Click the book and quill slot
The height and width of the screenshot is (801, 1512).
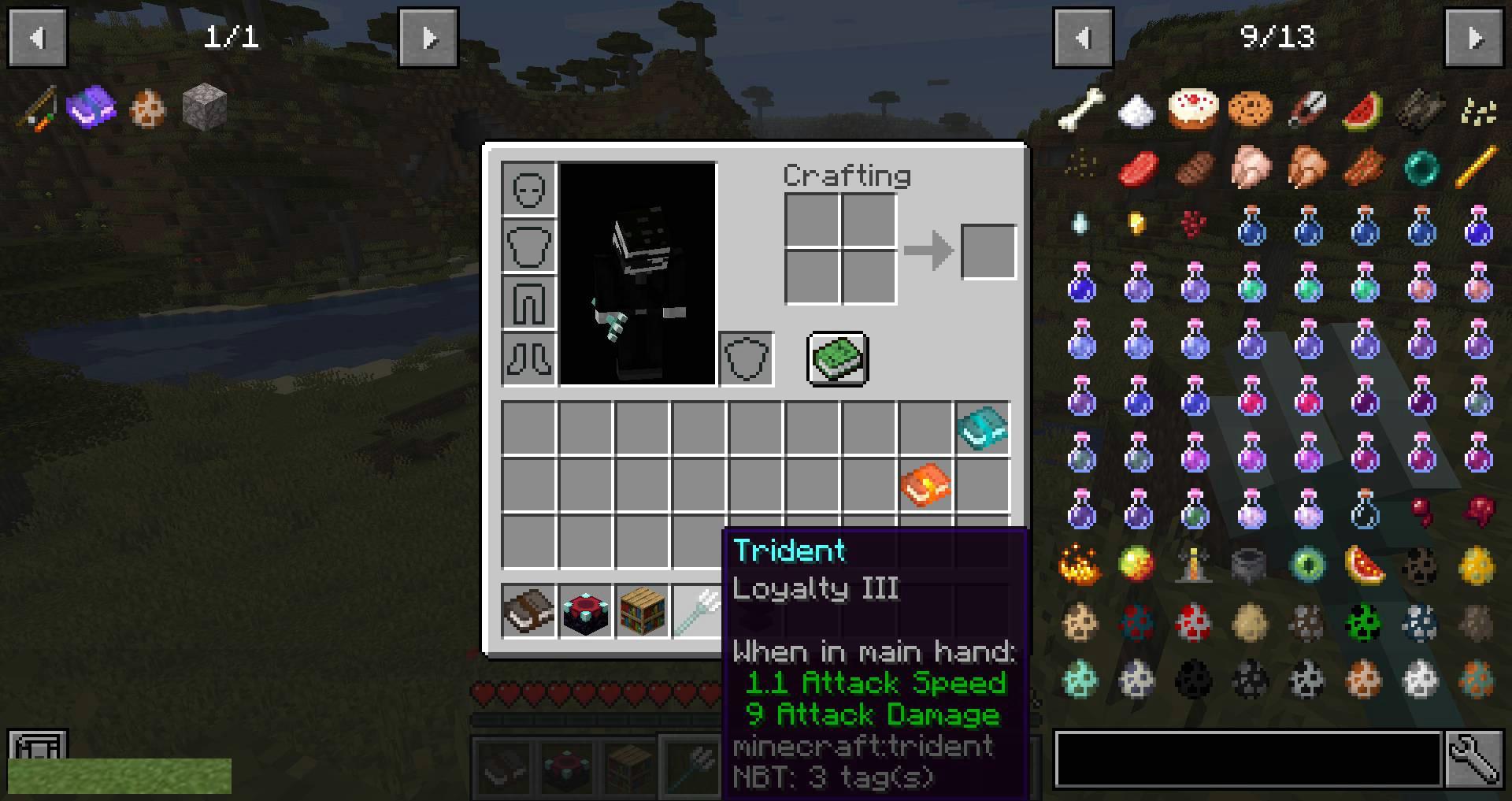tap(528, 611)
